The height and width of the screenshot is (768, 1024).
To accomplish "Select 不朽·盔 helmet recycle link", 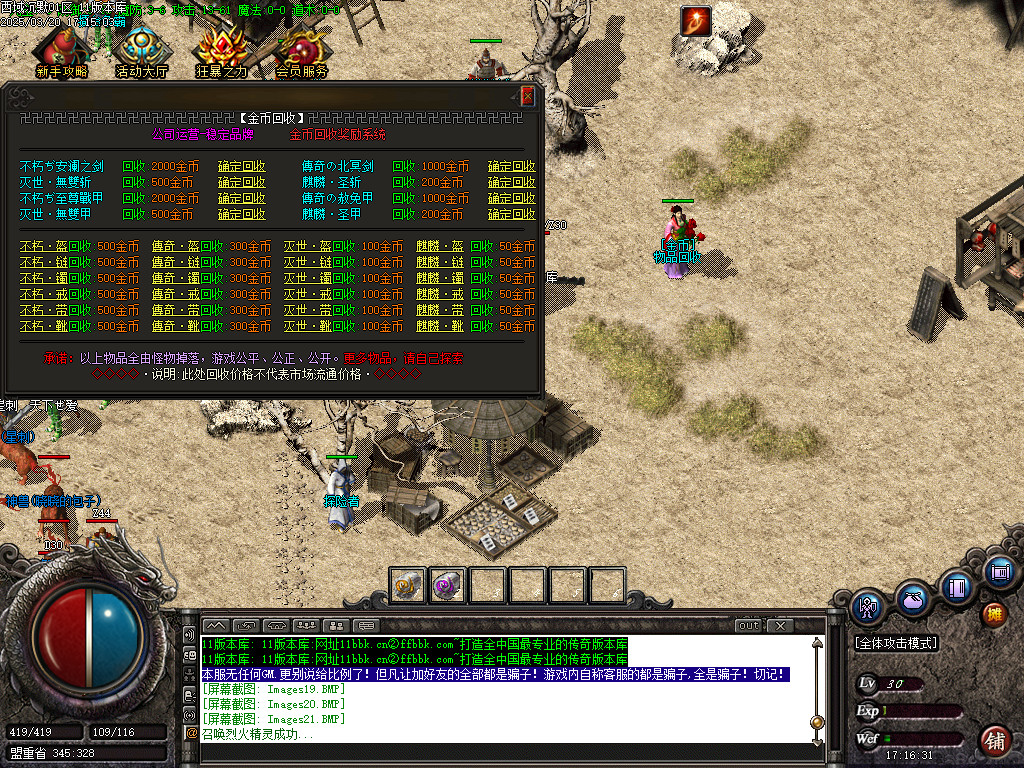I will tap(41, 246).
